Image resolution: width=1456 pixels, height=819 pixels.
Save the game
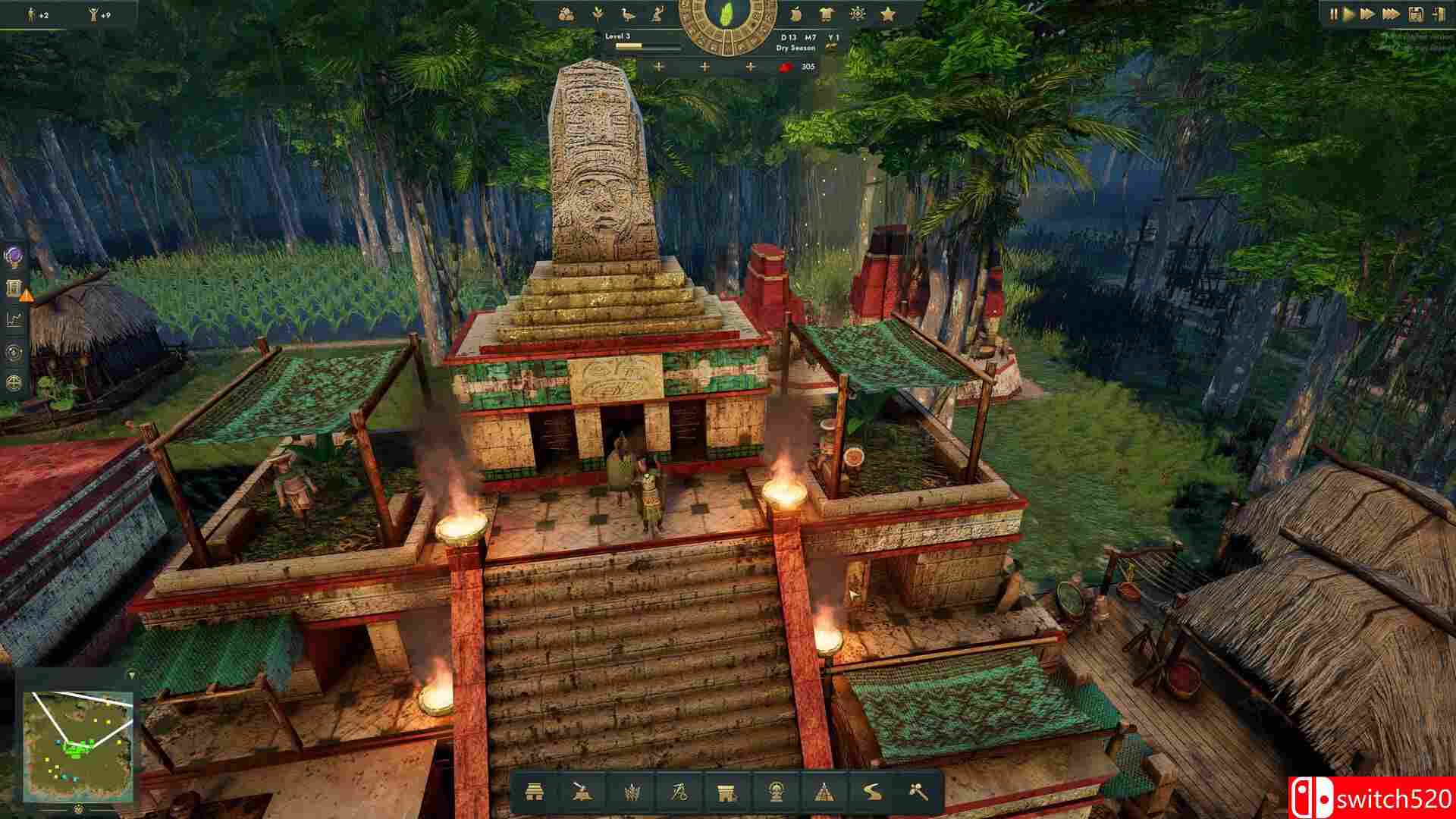[1416, 14]
